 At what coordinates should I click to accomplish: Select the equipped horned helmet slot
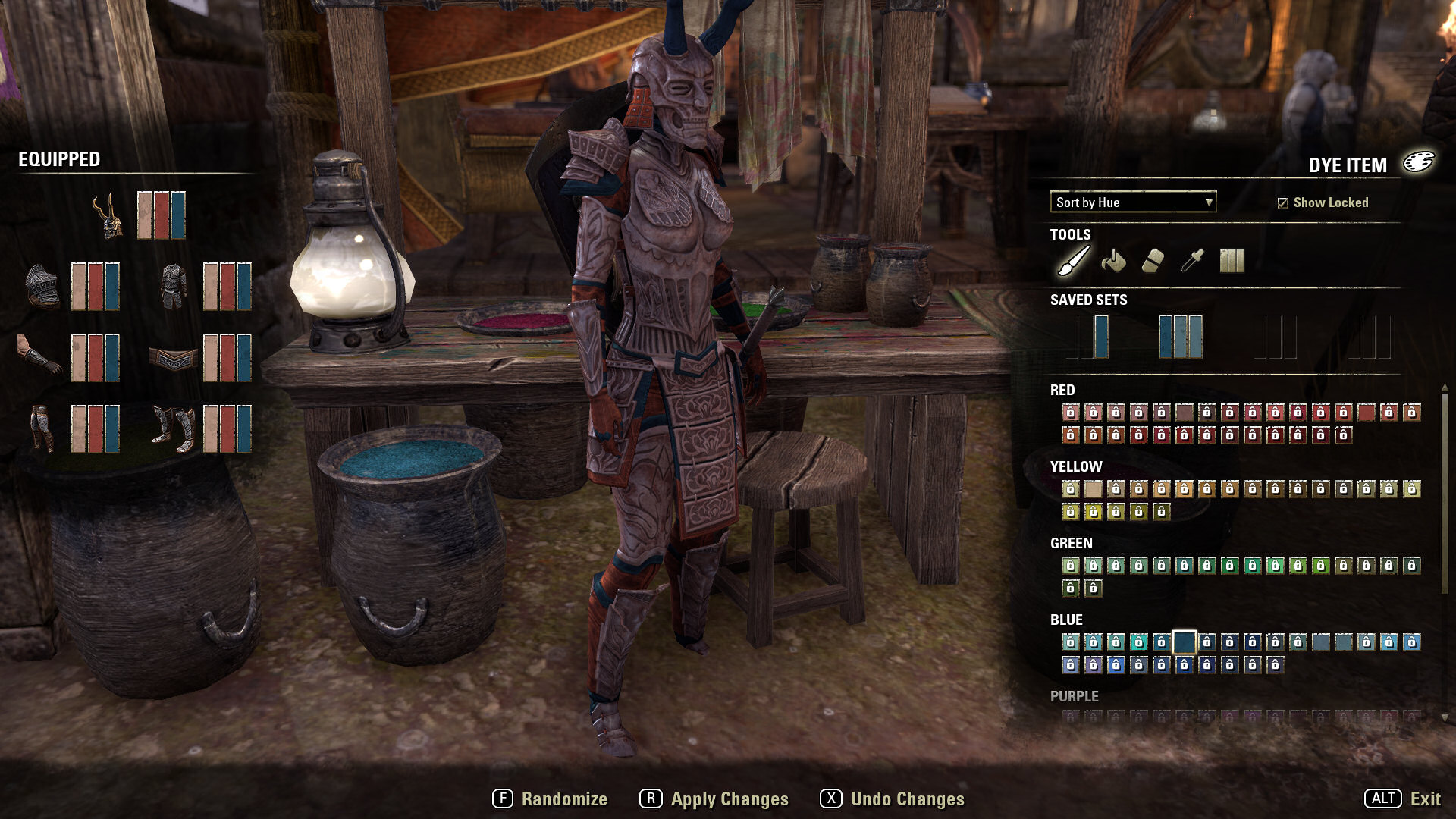tap(108, 215)
